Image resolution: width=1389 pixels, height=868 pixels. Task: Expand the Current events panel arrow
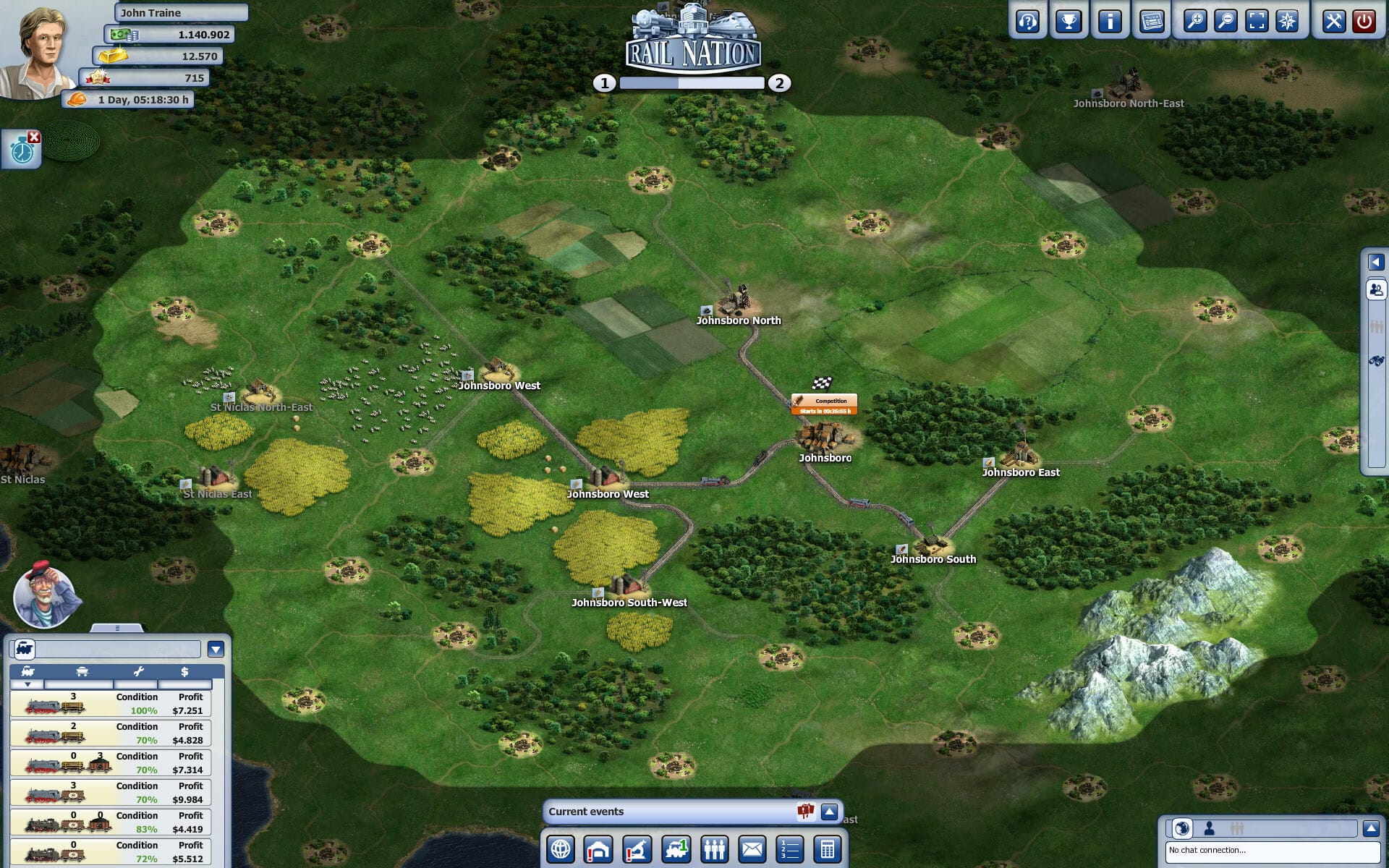[829, 812]
